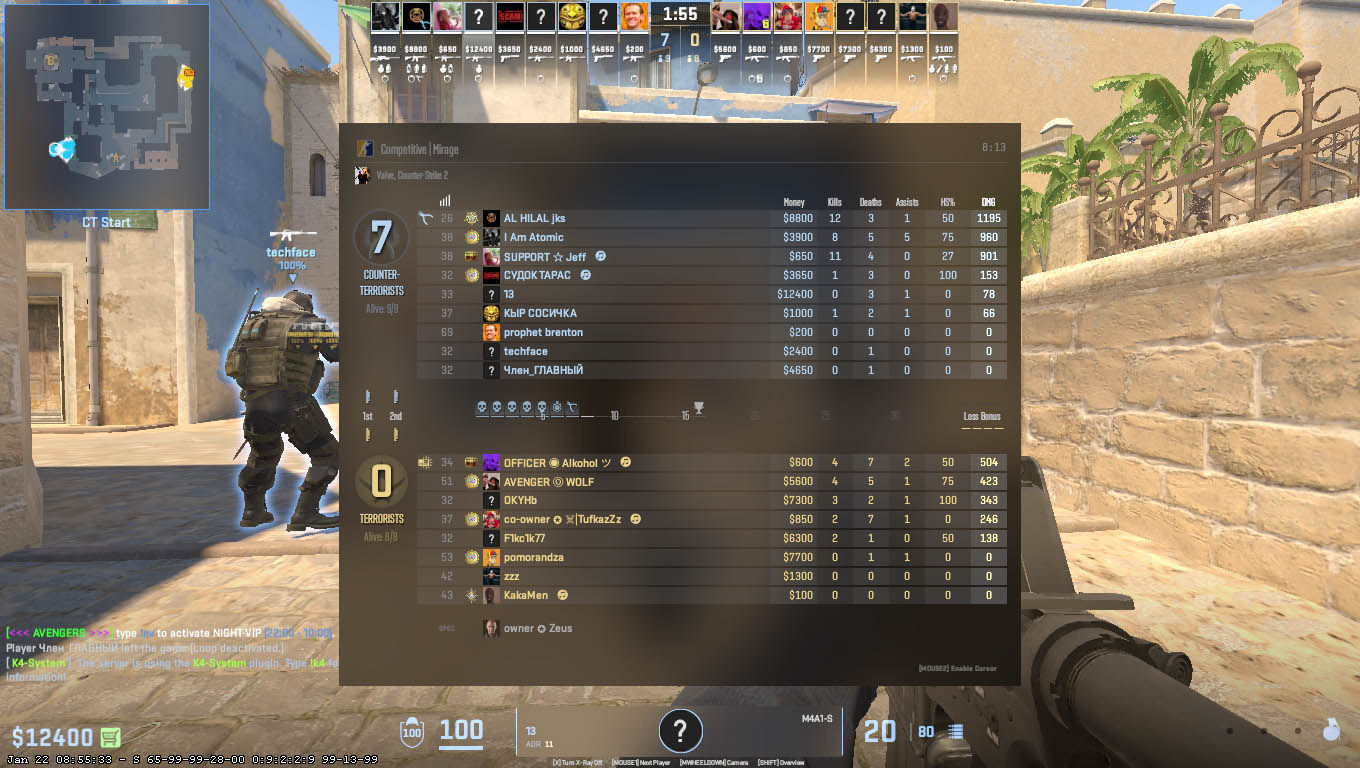The width and height of the screenshot is (1360, 768).
Task: Click owner Zeus avatar in the spectator row
Action: click(489, 628)
